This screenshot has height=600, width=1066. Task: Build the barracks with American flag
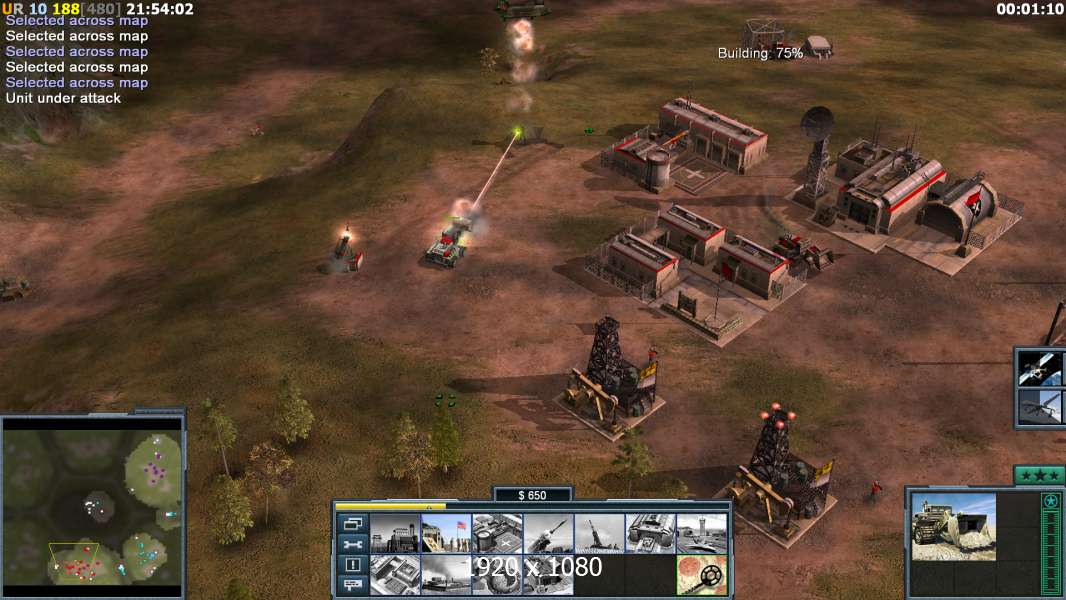445,534
